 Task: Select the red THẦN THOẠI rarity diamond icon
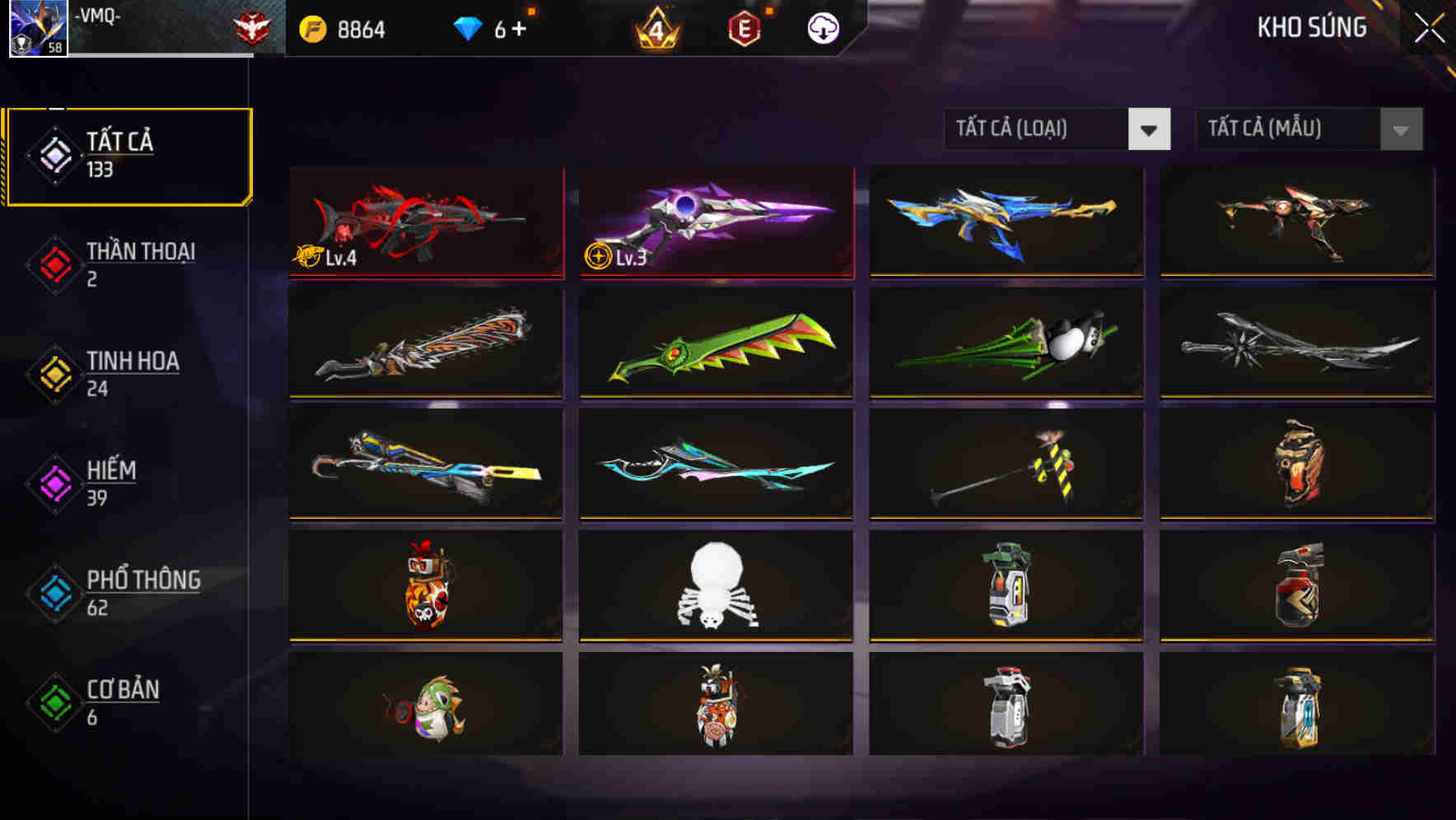coord(54,263)
